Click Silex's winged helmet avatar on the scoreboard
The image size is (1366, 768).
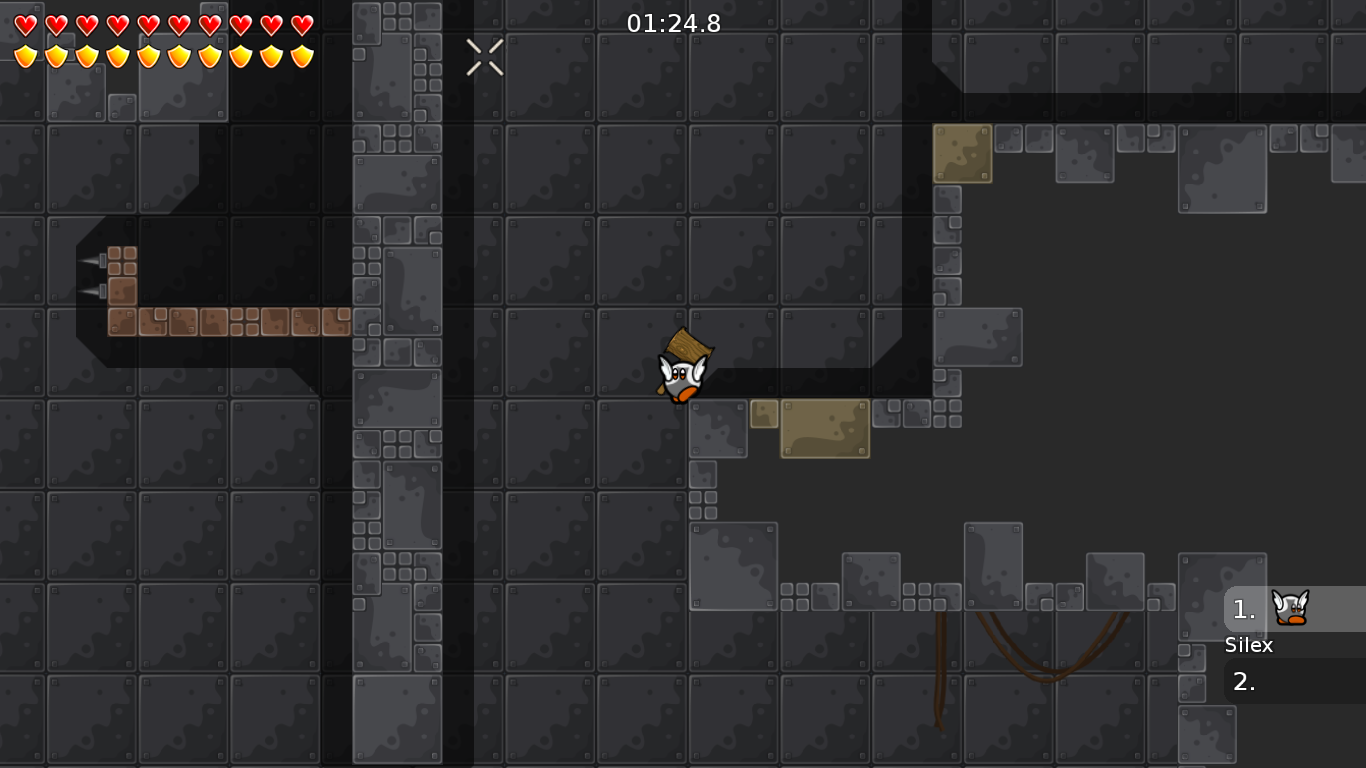[1290, 608]
